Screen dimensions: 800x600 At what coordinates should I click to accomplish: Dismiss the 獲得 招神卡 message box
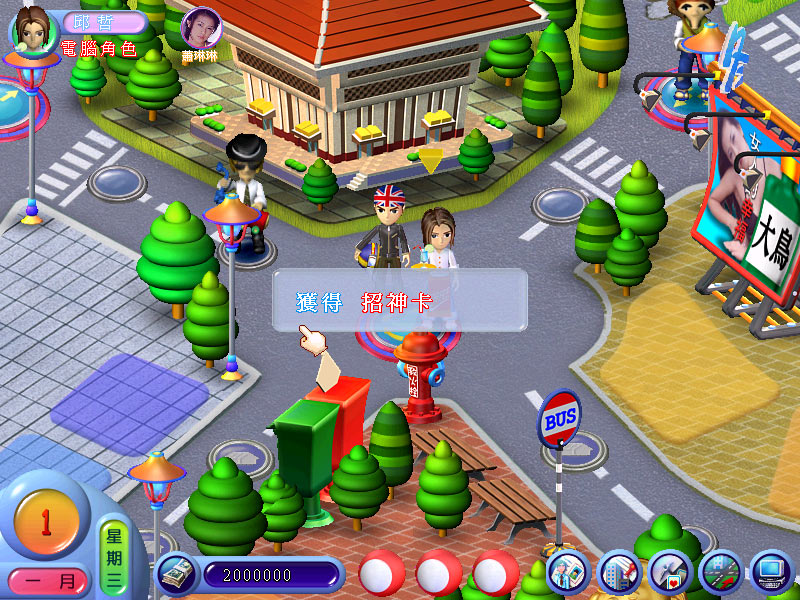[x=400, y=301]
